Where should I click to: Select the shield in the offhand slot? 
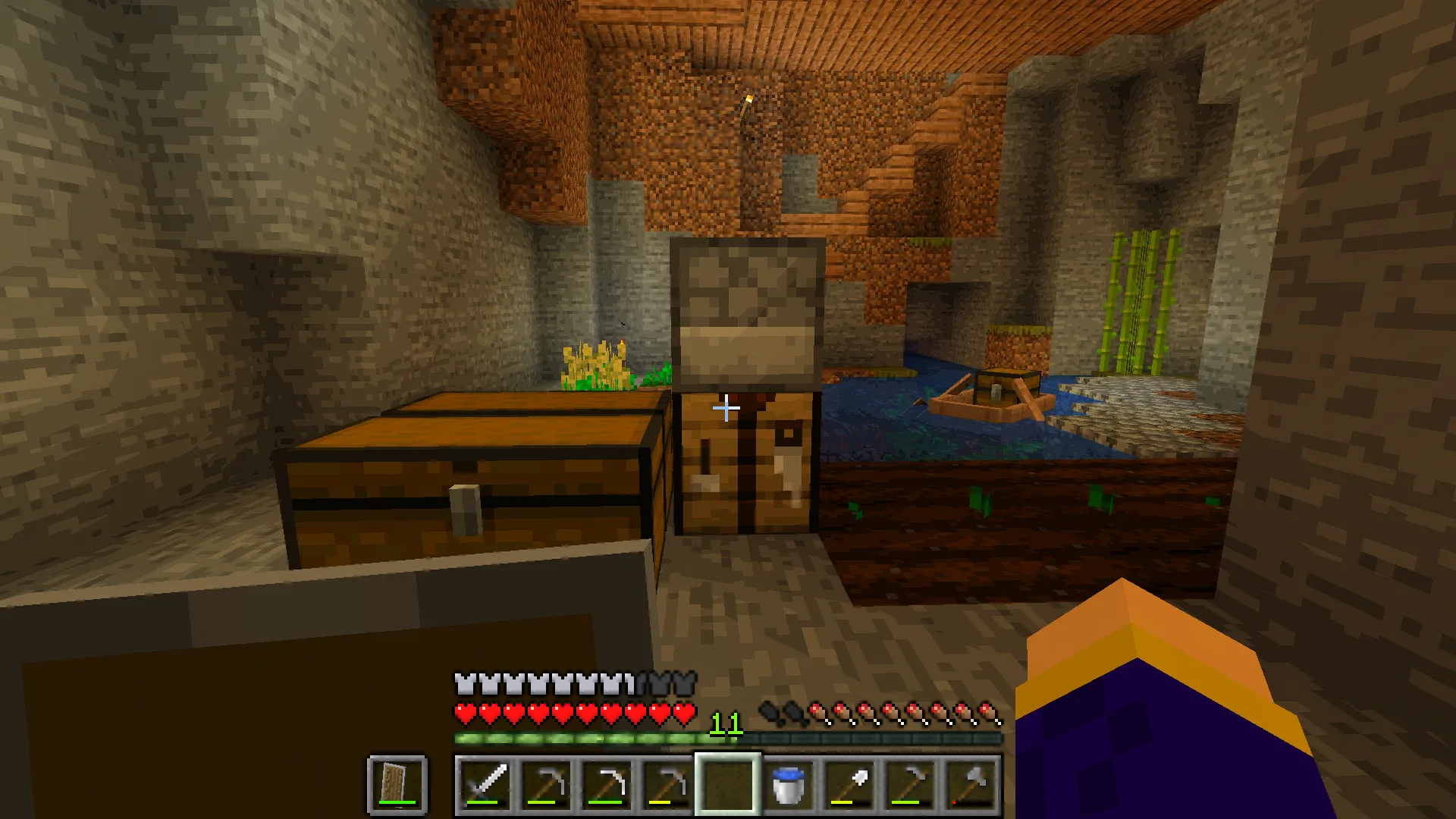pyautogui.click(x=397, y=783)
